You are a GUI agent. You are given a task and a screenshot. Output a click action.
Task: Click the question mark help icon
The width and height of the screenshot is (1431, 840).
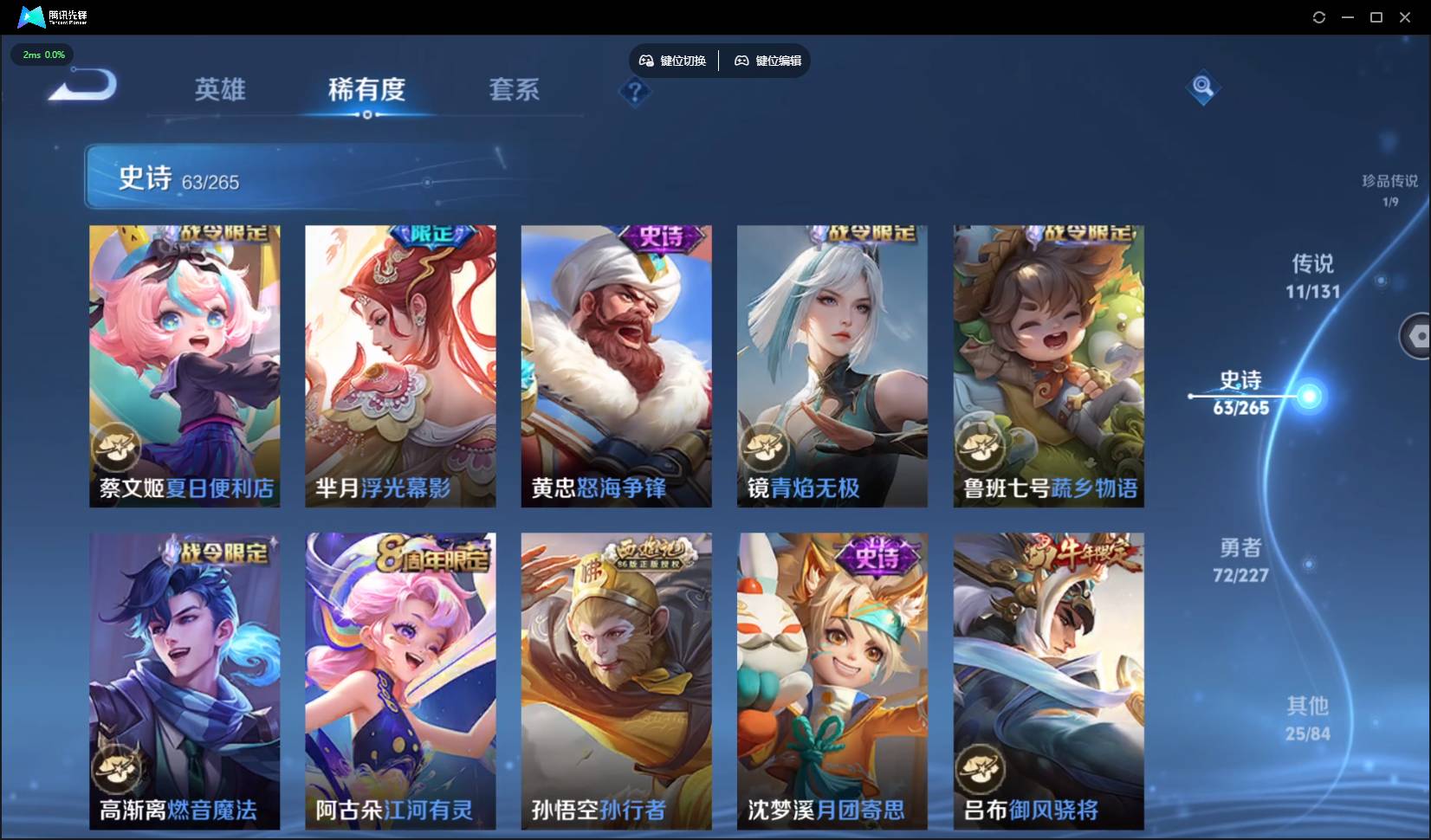pos(636,93)
